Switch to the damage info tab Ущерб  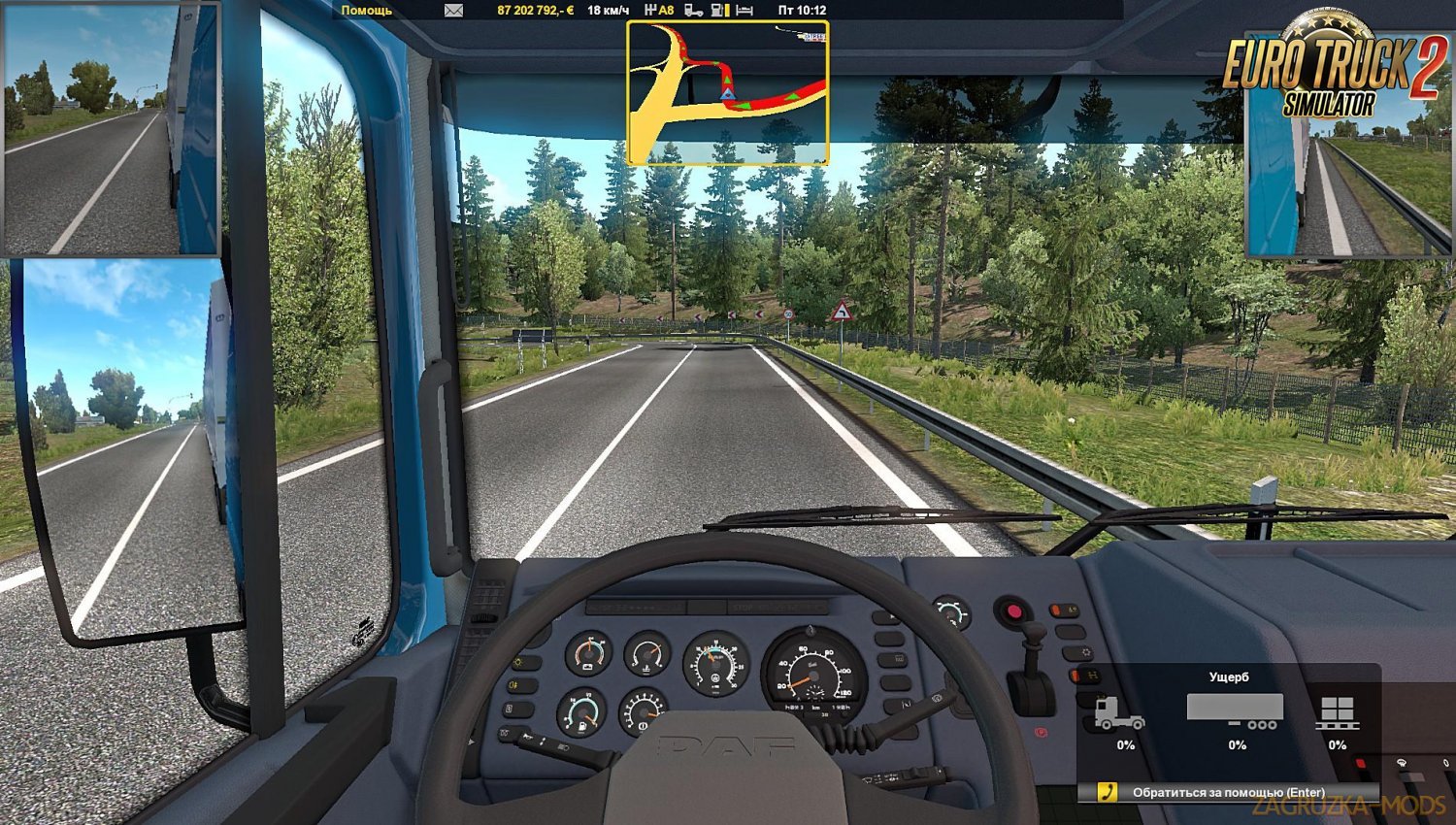1227,676
